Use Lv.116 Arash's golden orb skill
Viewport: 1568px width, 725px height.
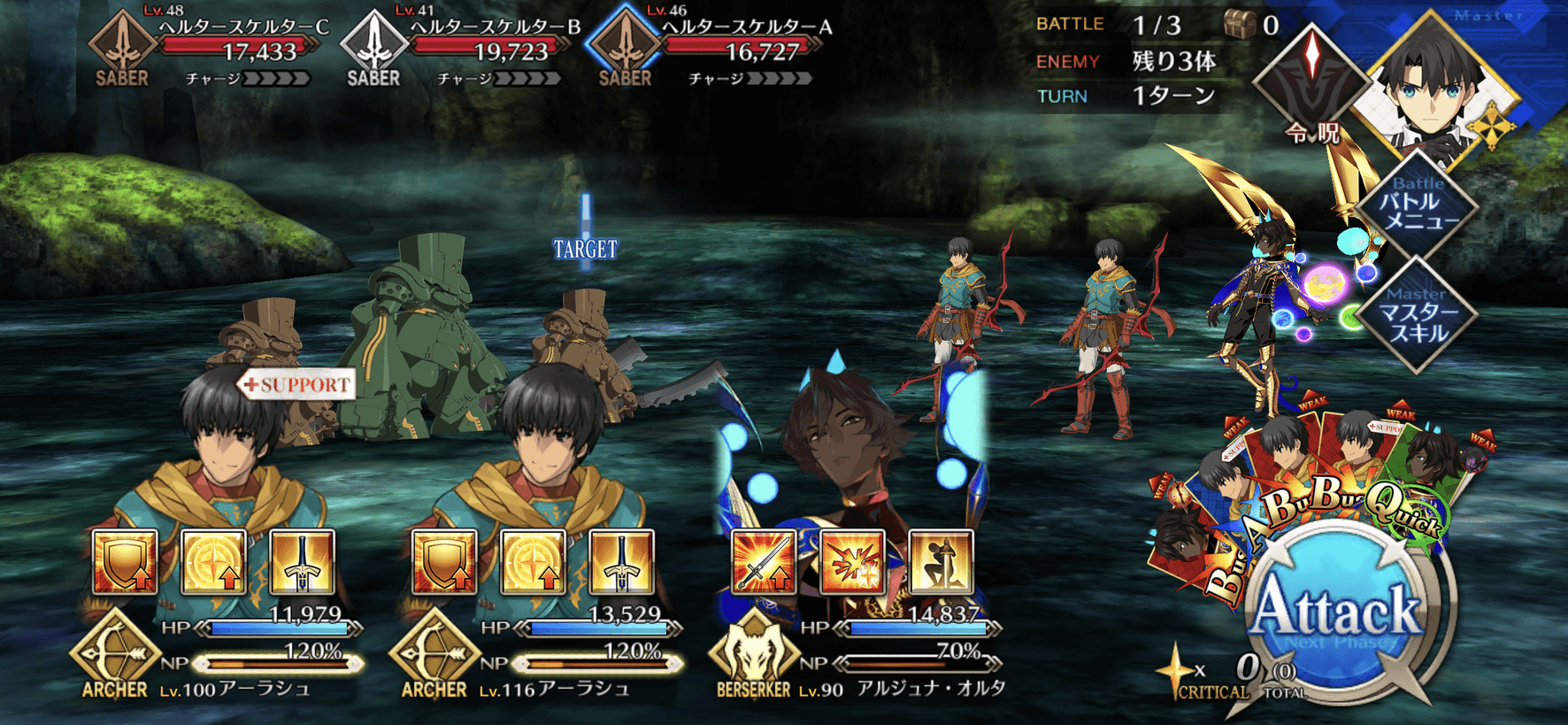(533, 561)
